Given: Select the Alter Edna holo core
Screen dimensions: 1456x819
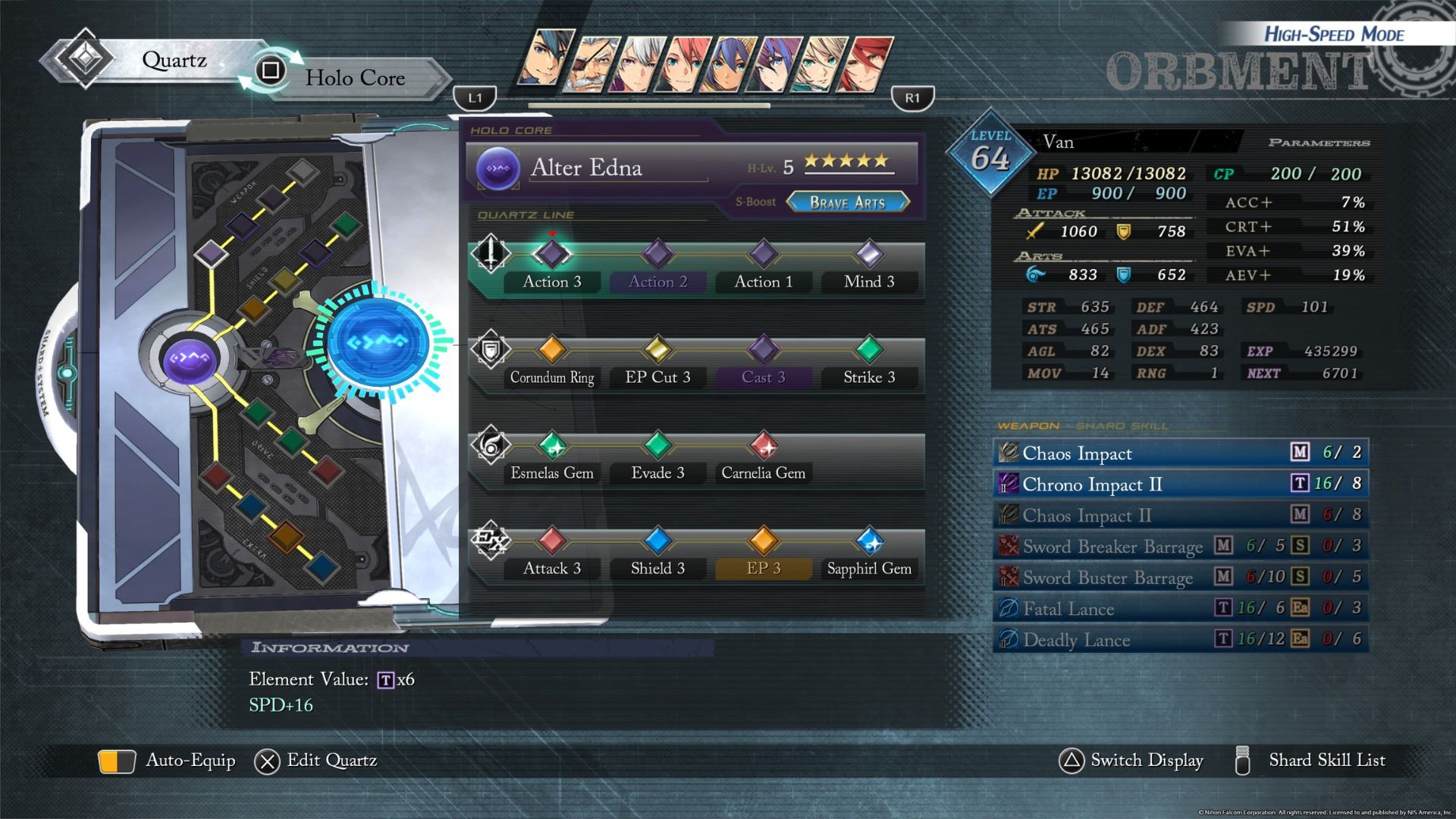Looking at the screenshot, I should (585, 168).
